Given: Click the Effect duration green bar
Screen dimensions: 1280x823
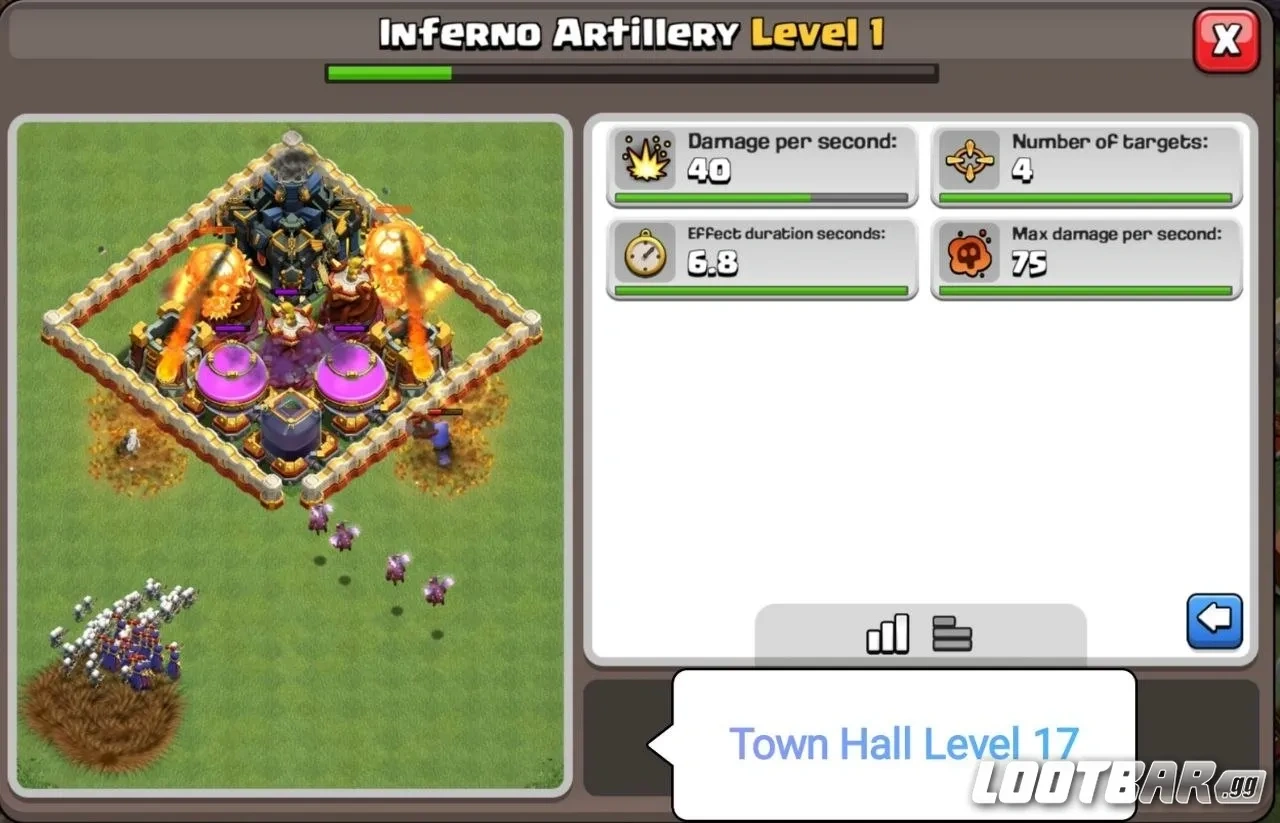Looking at the screenshot, I should pos(760,291).
